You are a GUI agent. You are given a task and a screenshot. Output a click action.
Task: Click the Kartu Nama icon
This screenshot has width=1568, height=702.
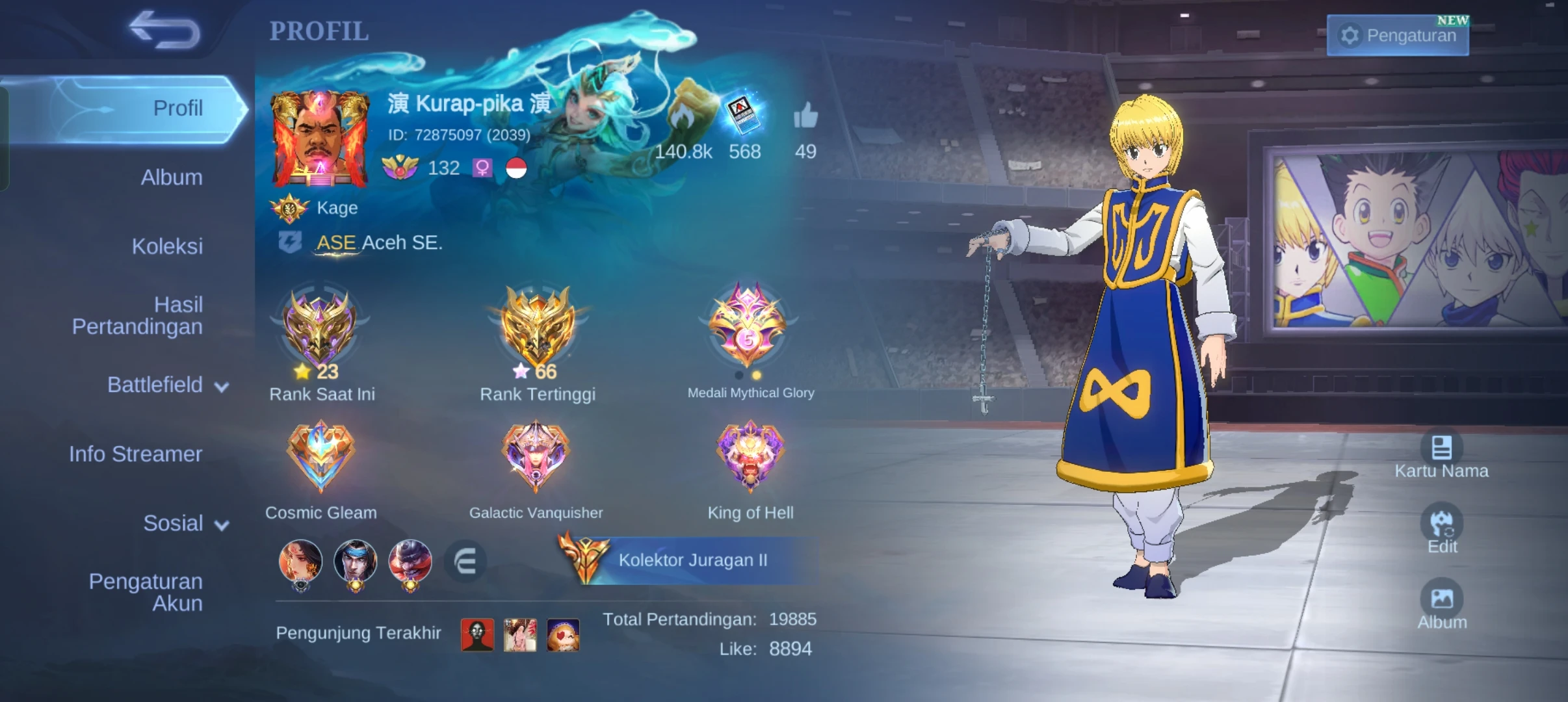click(x=1443, y=447)
